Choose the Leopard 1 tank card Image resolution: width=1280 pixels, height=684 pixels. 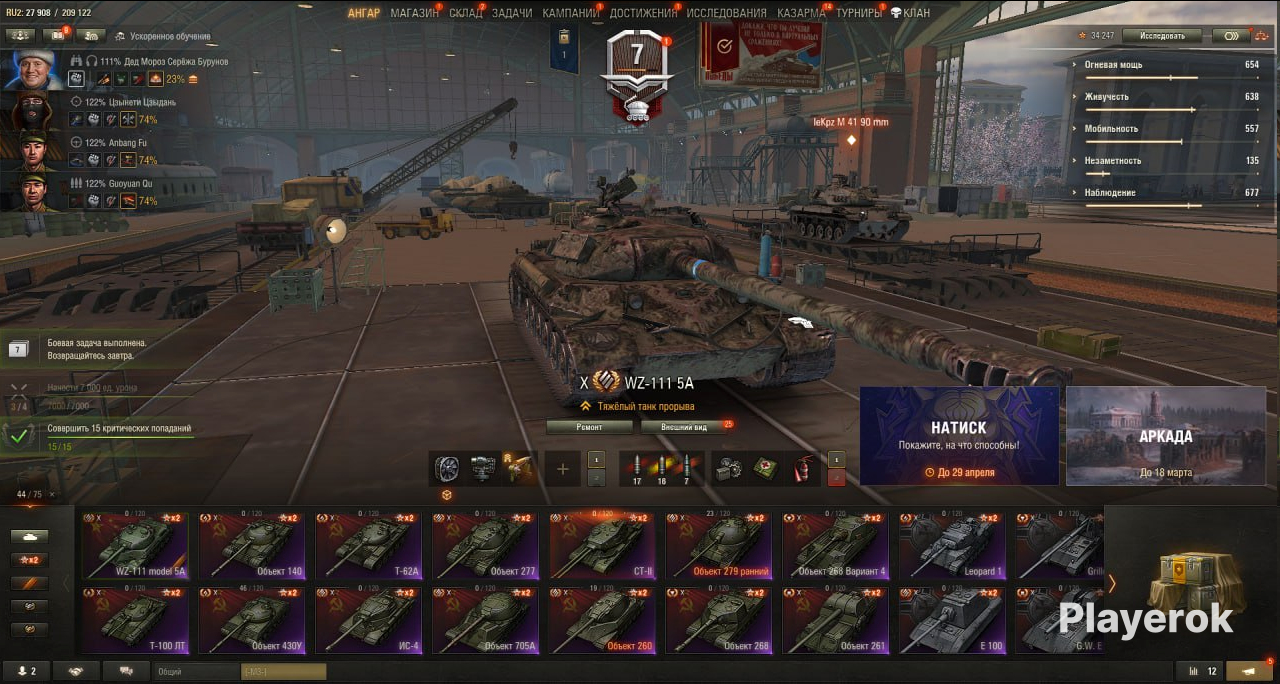pyautogui.click(x=952, y=547)
